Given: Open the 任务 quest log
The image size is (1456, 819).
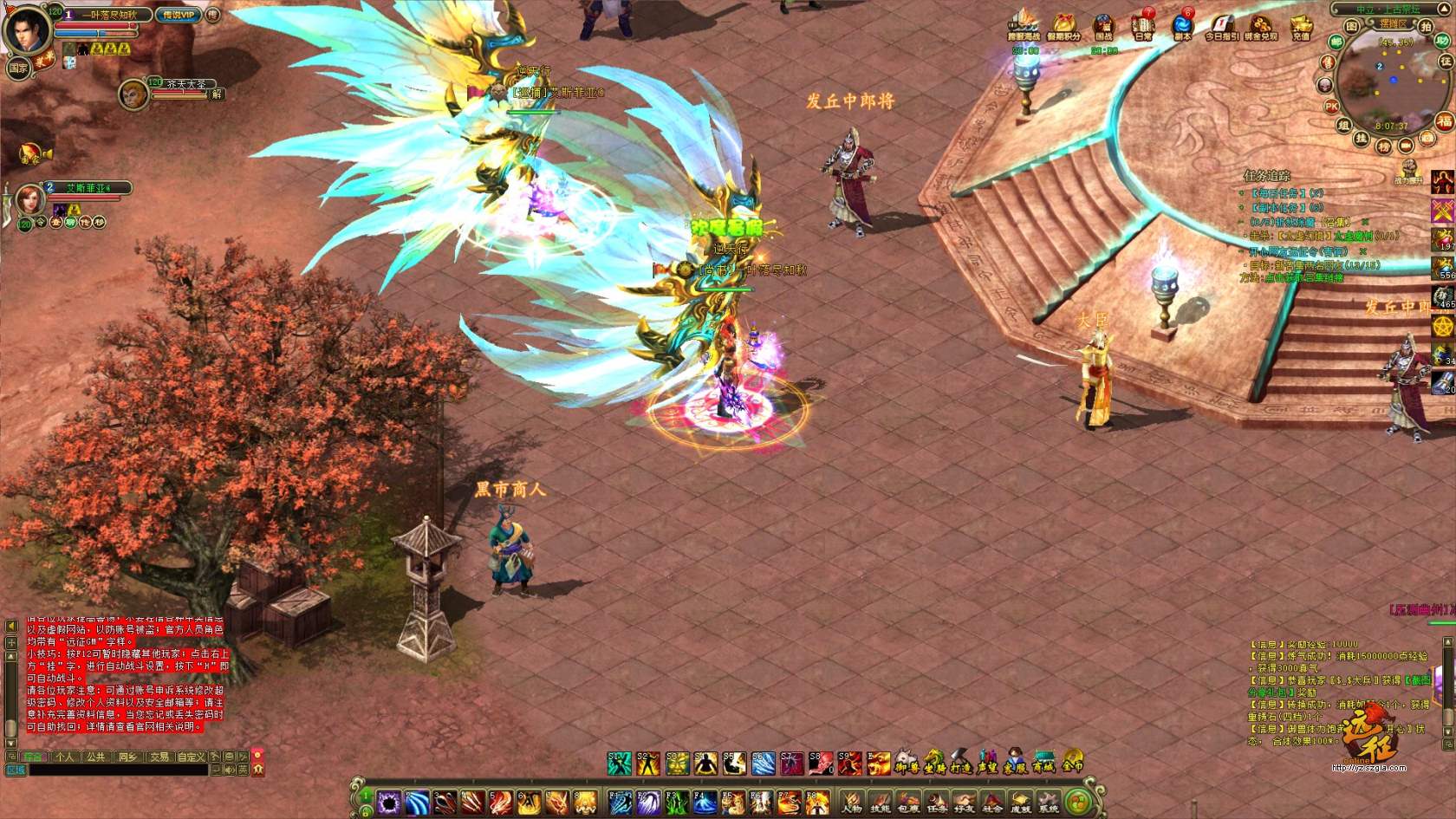Looking at the screenshot, I should point(936,803).
